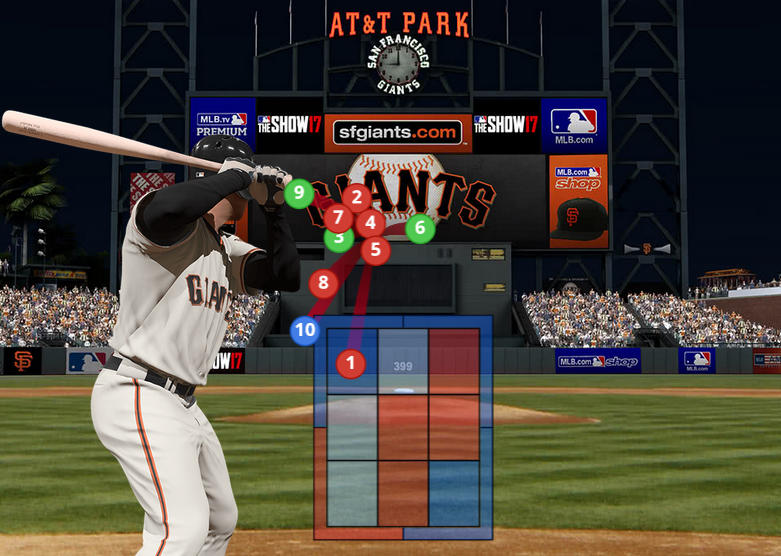The width and height of the screenshot is (781, 556).
Task: Click the blue pitch marker labeled 10
Action: (305, 330)
